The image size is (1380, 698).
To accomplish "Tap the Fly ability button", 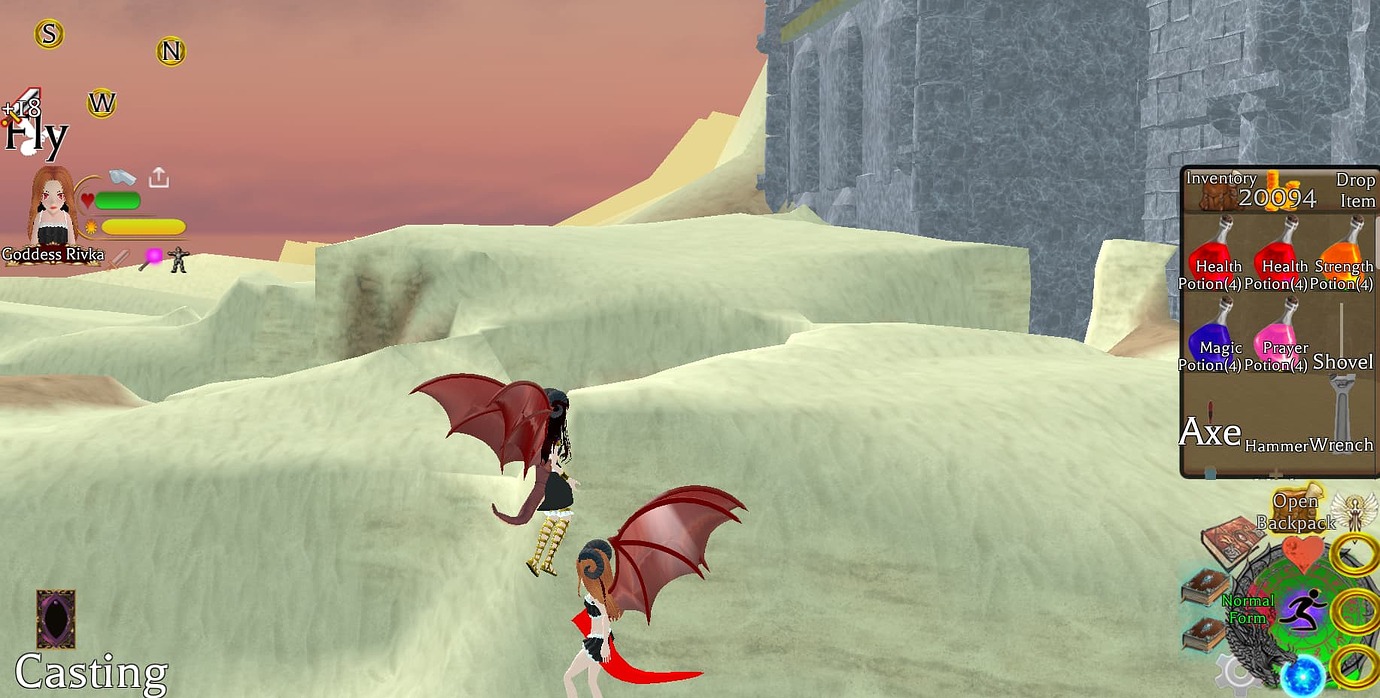I will (34, 135).
